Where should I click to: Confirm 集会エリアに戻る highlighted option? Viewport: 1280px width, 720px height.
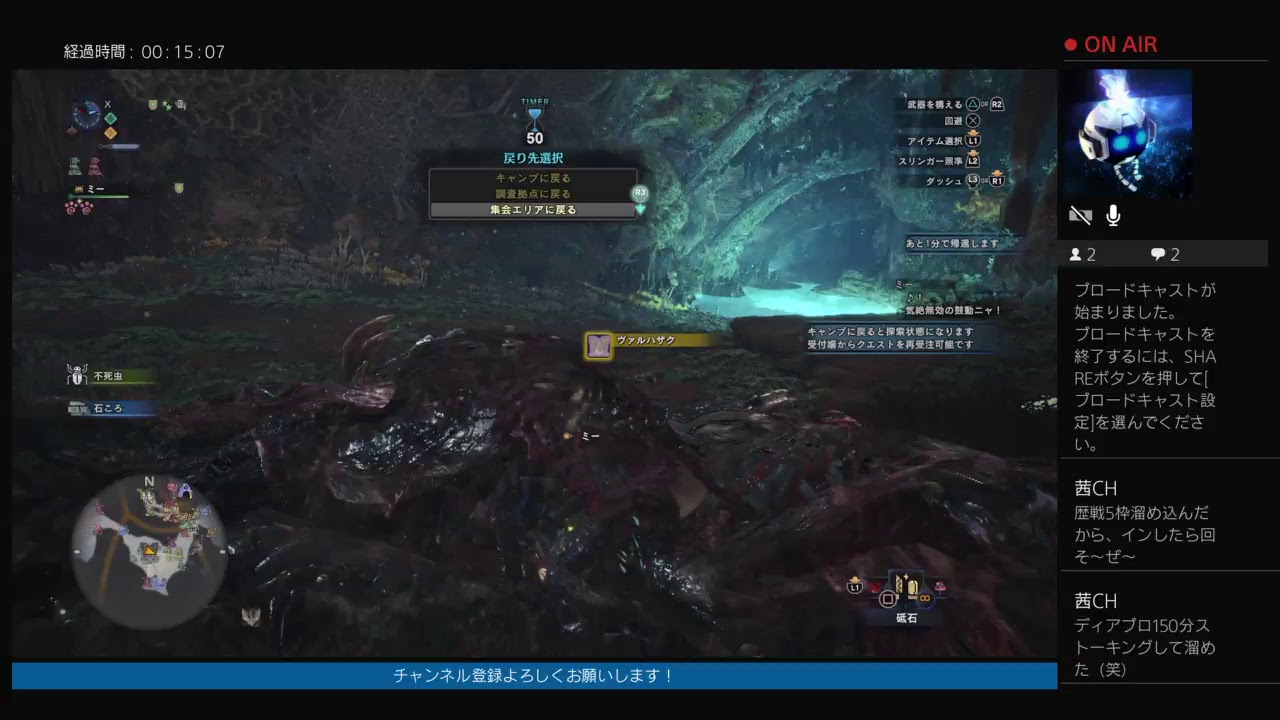tap(532, 209)
